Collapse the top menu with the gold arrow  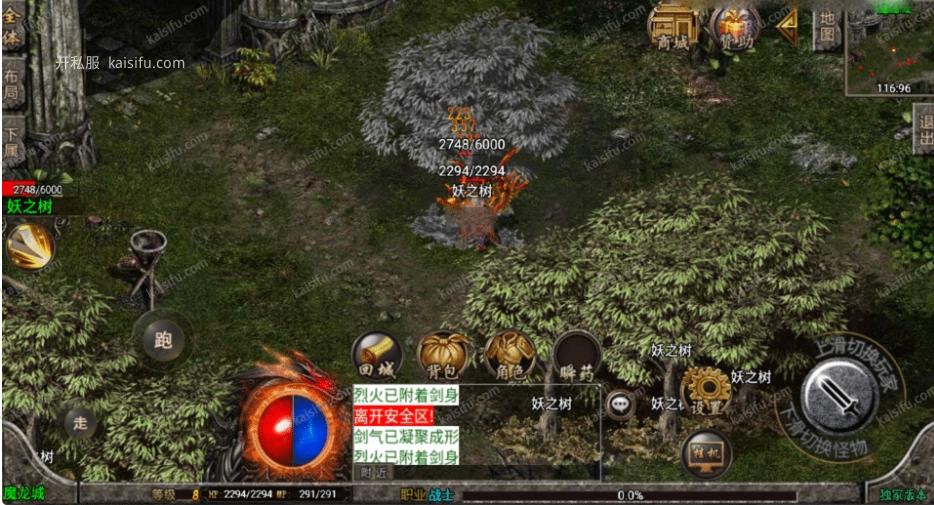tap(788, 21)
